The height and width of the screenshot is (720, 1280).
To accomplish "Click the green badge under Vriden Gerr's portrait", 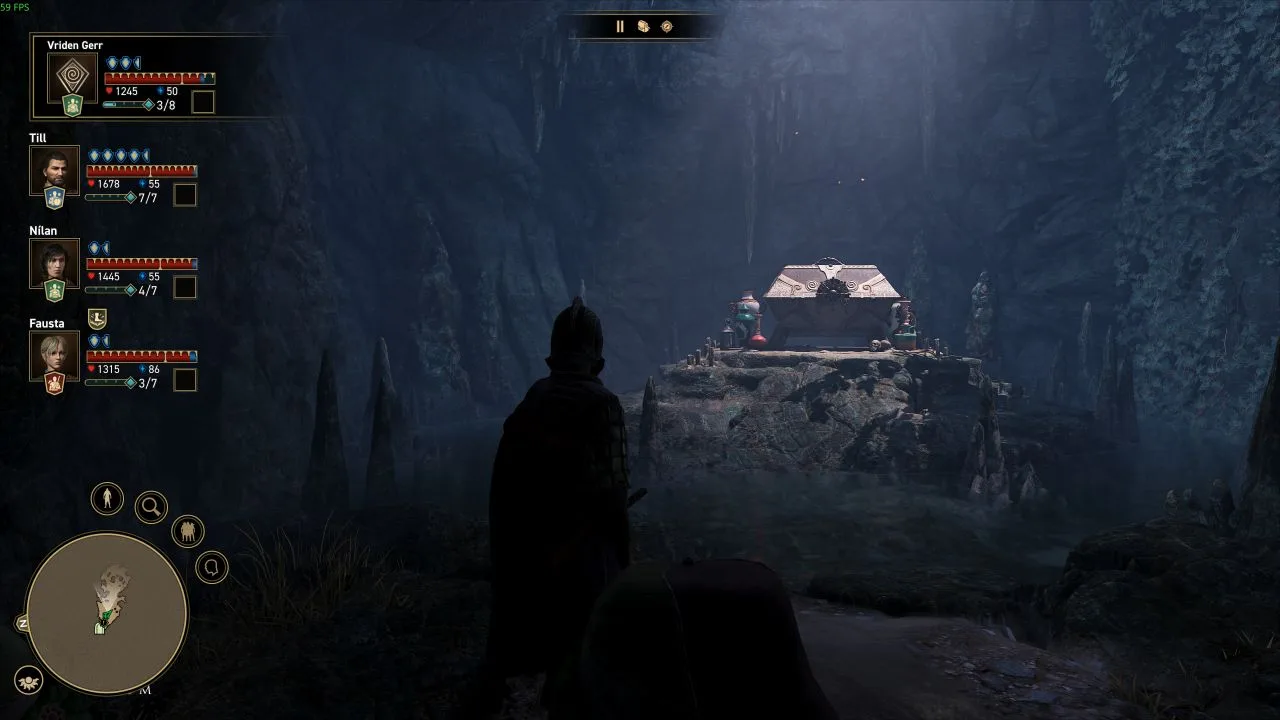I will click(x=73, y=106).
